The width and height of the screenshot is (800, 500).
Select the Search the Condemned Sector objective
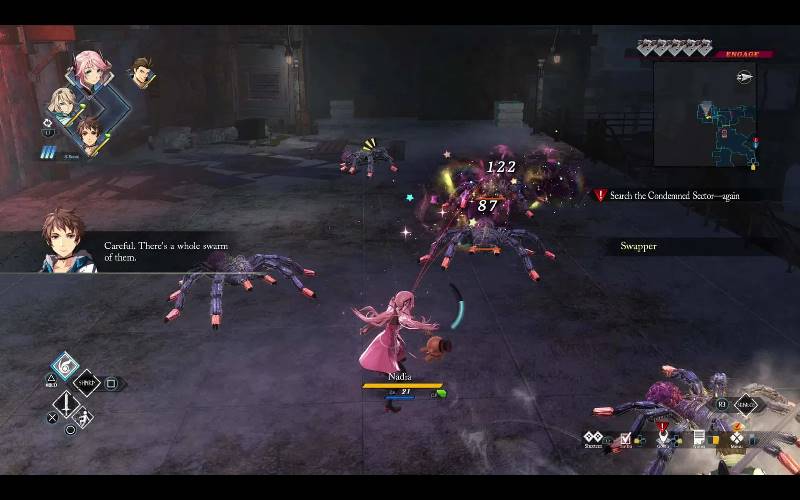[x=675, y=196]
